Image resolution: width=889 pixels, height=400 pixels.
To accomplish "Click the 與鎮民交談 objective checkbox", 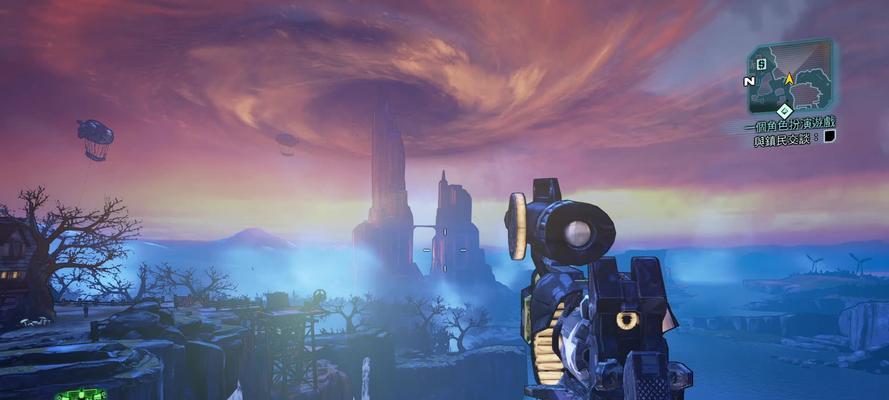I will (829, 138).
